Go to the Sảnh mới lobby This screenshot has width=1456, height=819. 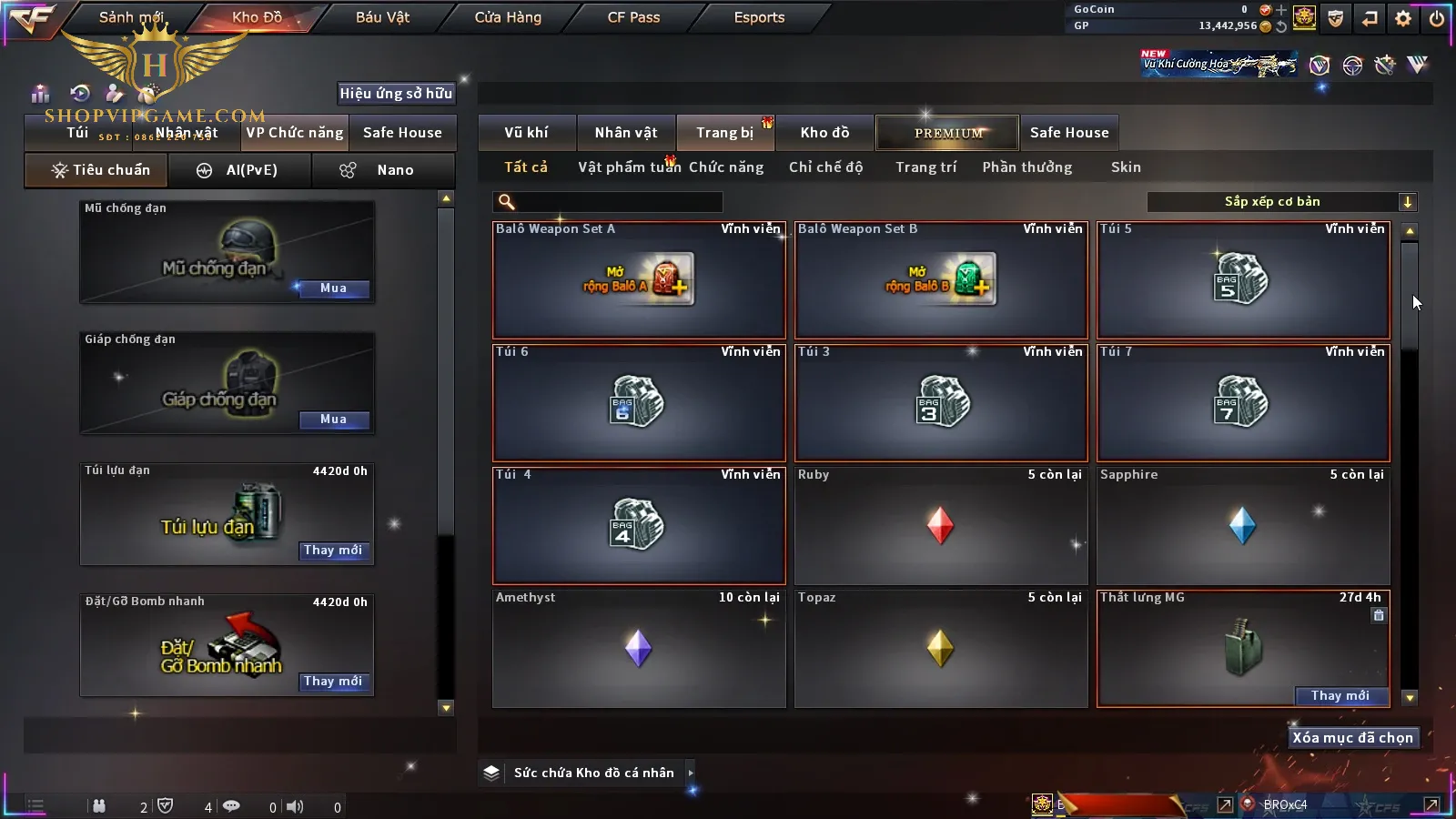coord(131,17)
